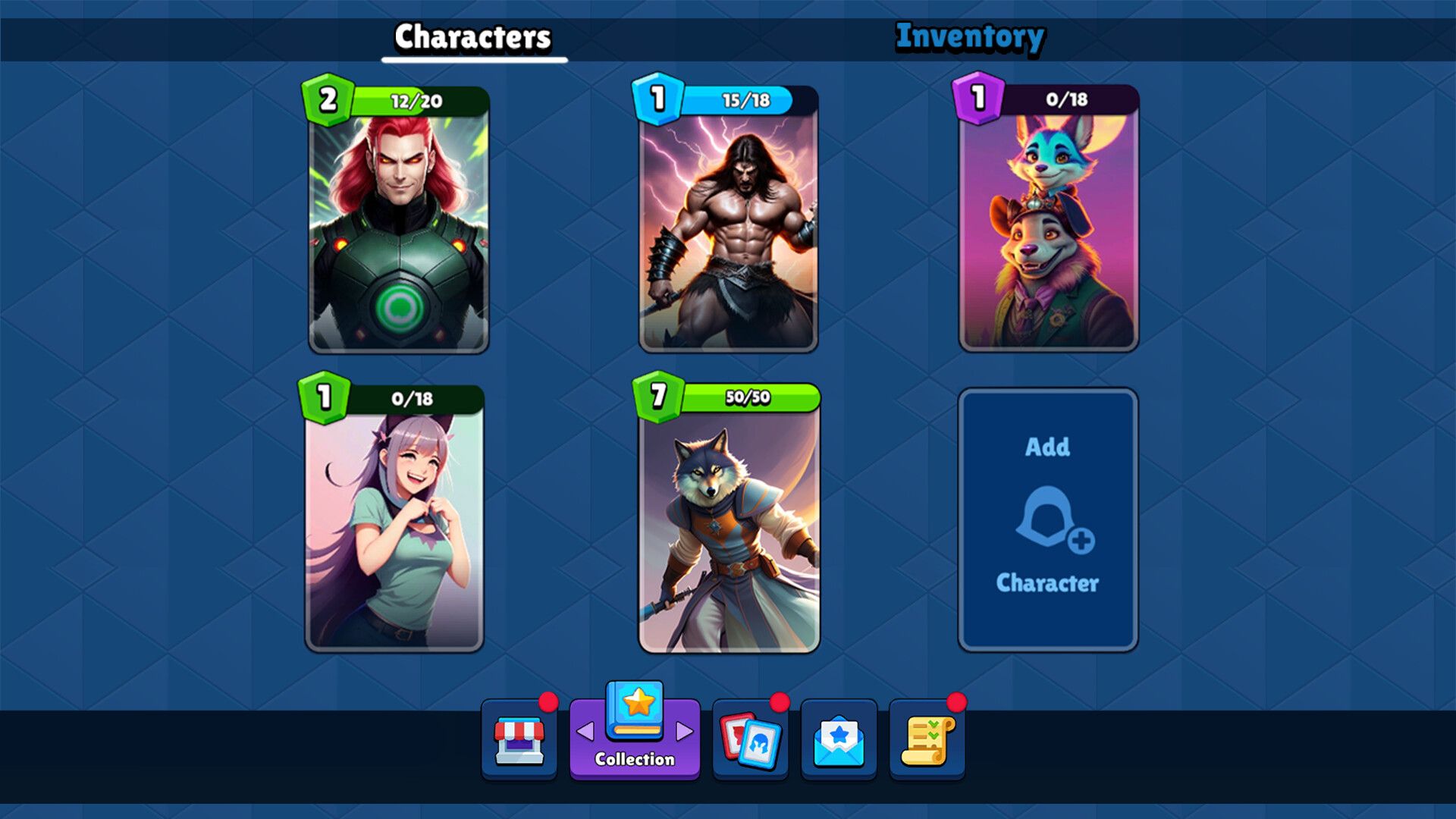This screenshot has height=819, width=1456.
Task: Show the quest scroll checklist
Action: click(927, 740)
